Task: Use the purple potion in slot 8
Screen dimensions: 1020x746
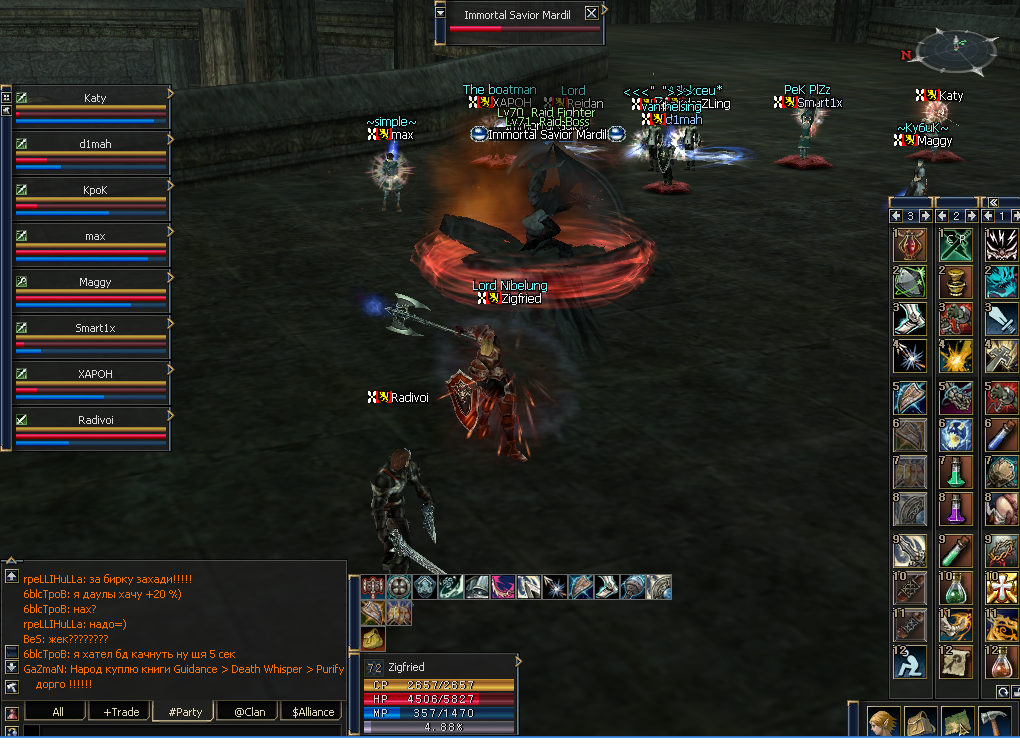Action: [956, 510]
